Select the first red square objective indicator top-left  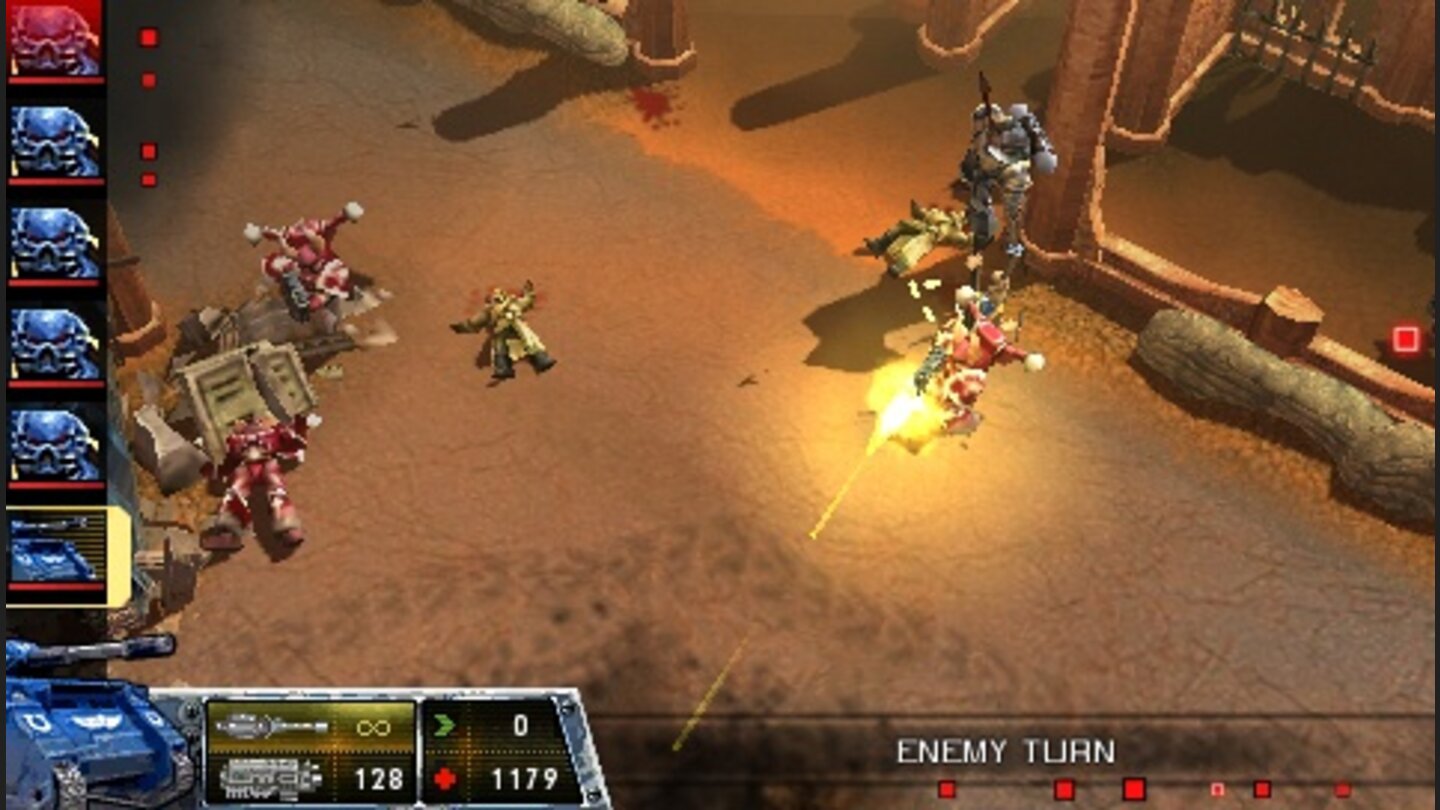point(150,37)
